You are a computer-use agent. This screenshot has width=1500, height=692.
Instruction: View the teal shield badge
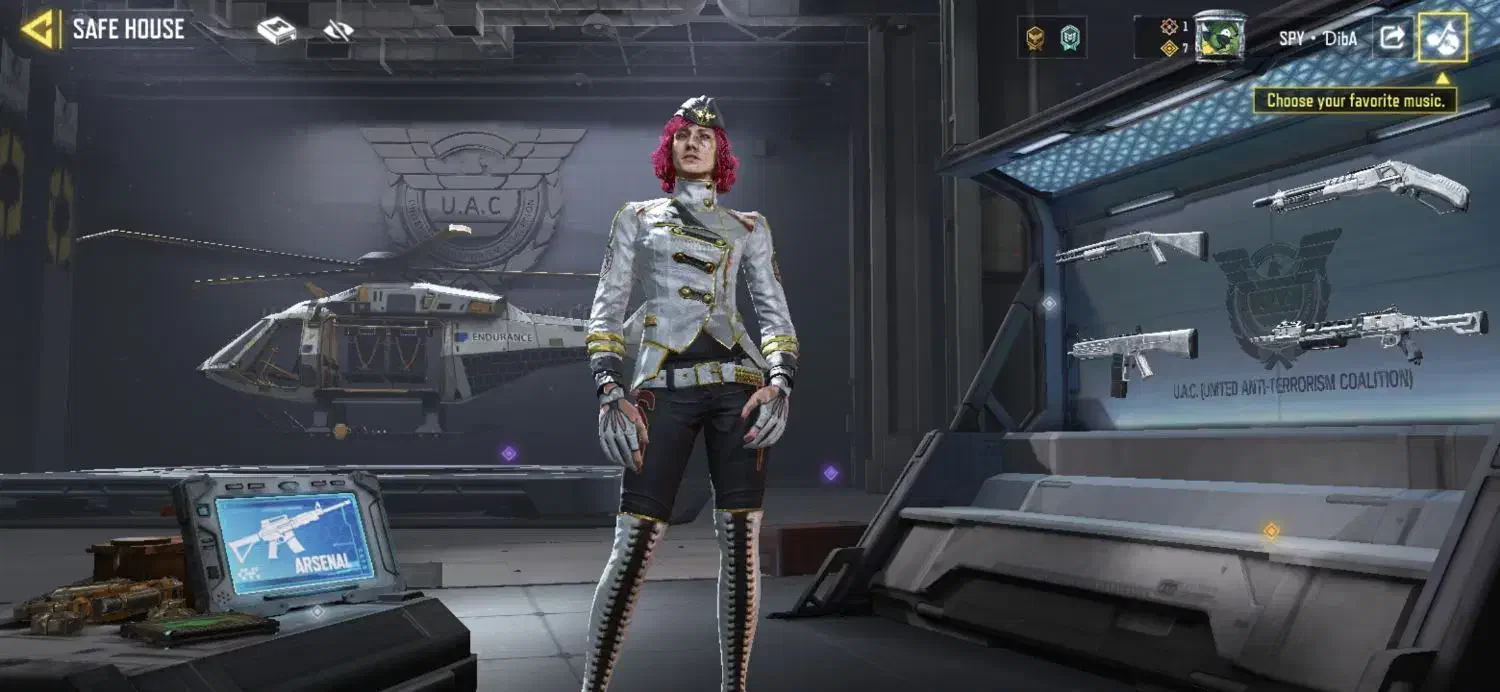pos(1070,38)
